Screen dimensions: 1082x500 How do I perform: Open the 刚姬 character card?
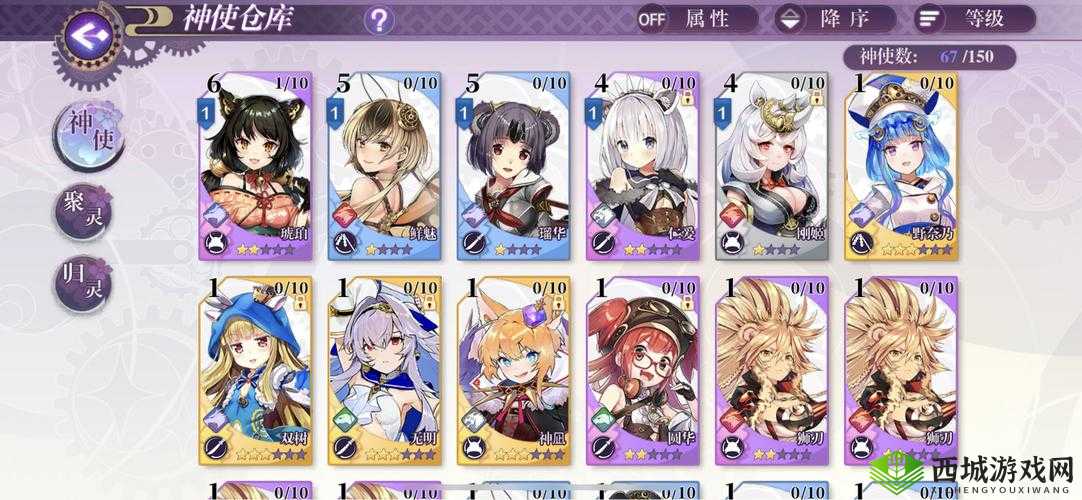click(x=773, y=167)
